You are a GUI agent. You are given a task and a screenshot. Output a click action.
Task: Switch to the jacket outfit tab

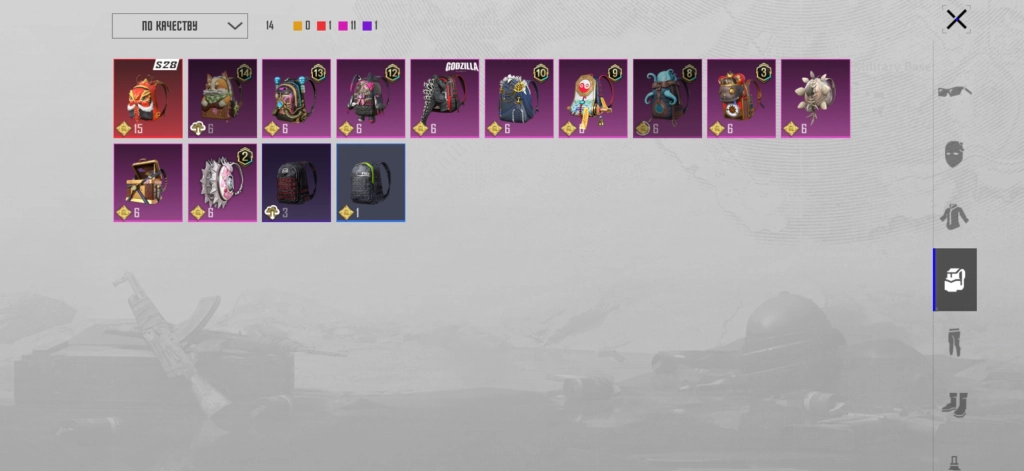955,216
